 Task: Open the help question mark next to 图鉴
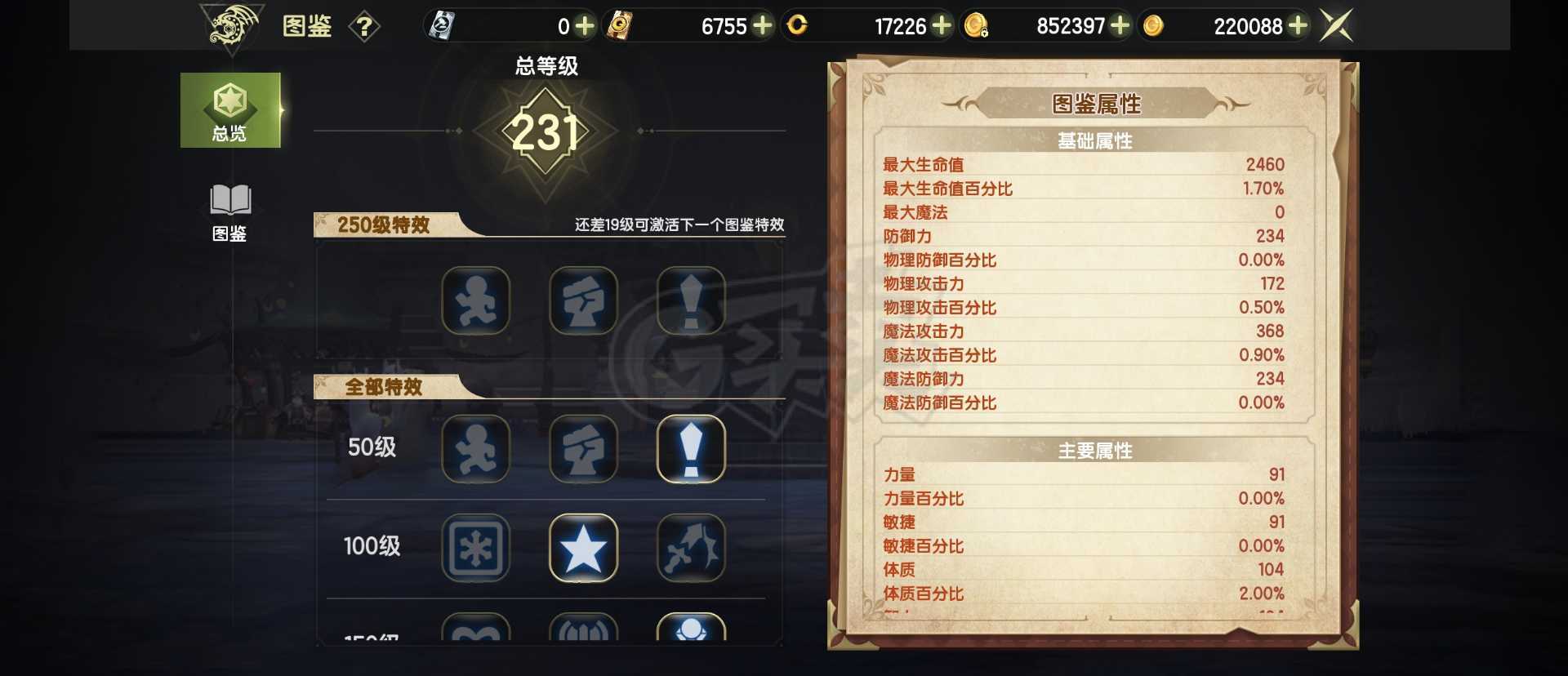point(365,25)
